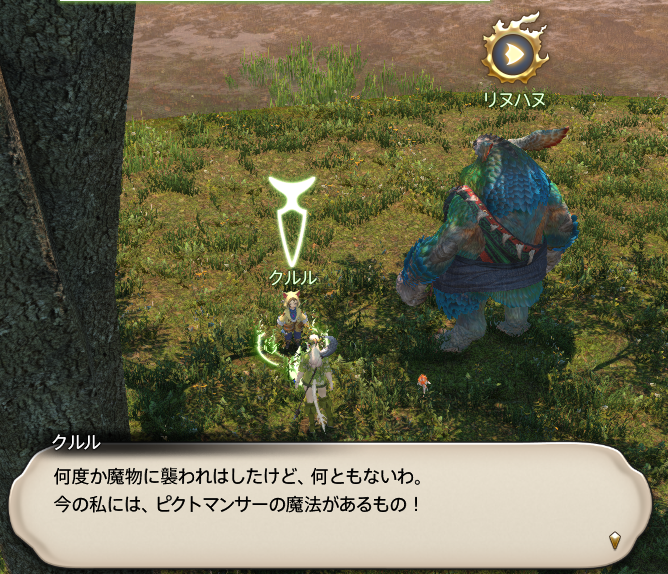This screenshot has height=574, width=668.
Task: Click the dialogue continue arrow indicator
Action: coord(615,541)
